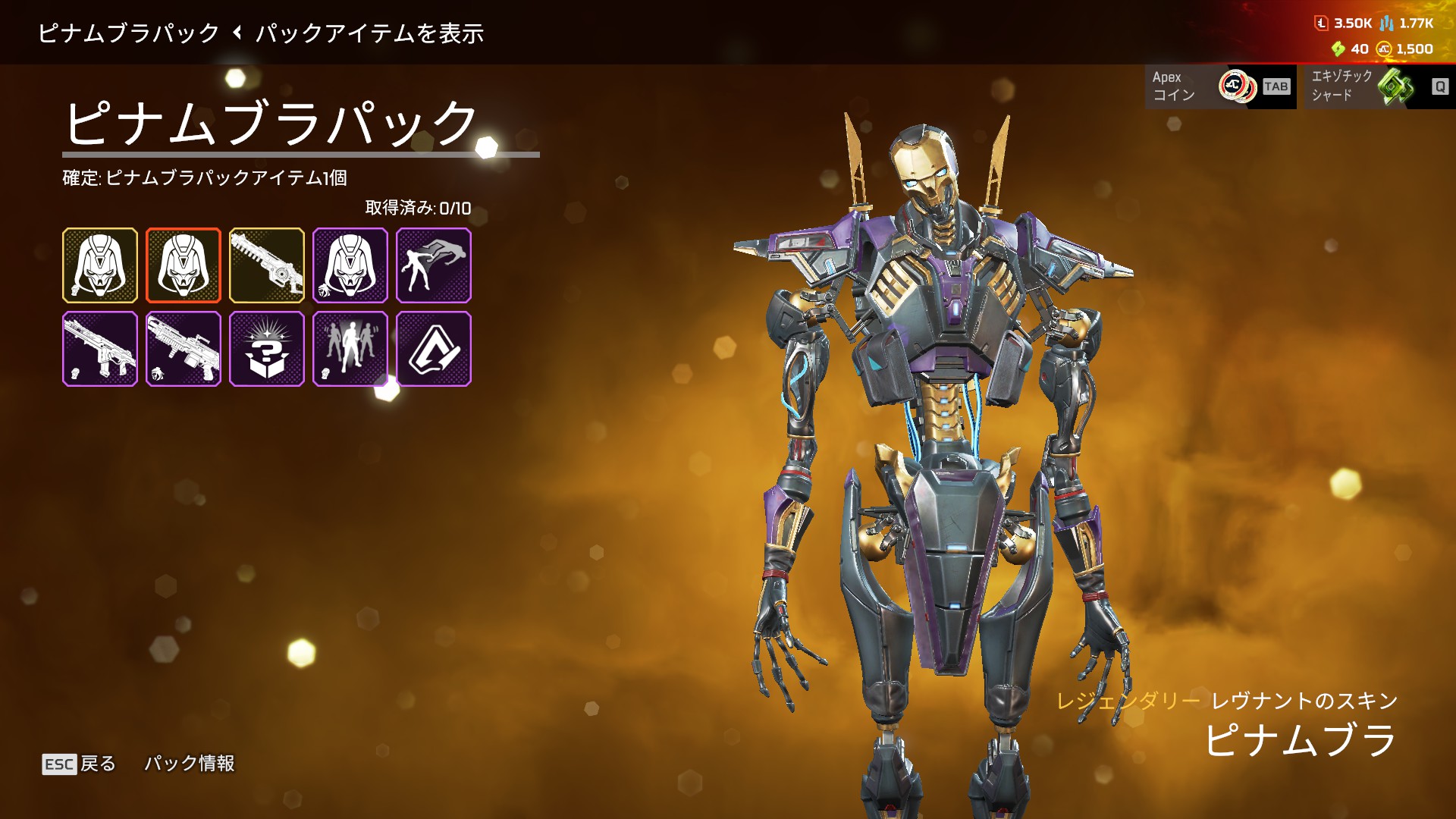Pick the purple-bordered Revenant skin tile
The image size is (1456, 819).
point(350,265)
